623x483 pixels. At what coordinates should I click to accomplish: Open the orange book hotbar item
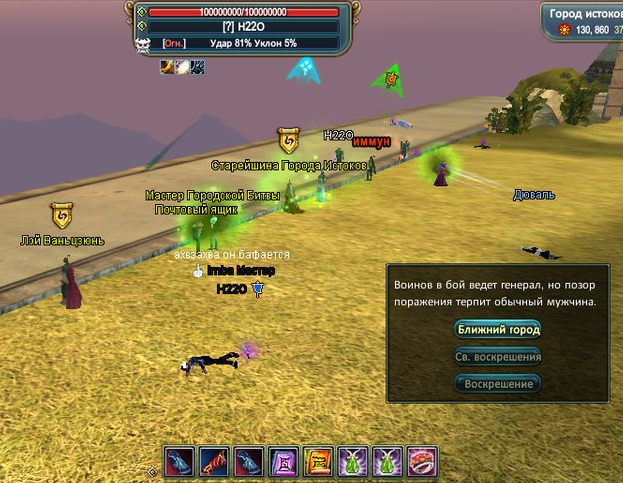point(318,462)
